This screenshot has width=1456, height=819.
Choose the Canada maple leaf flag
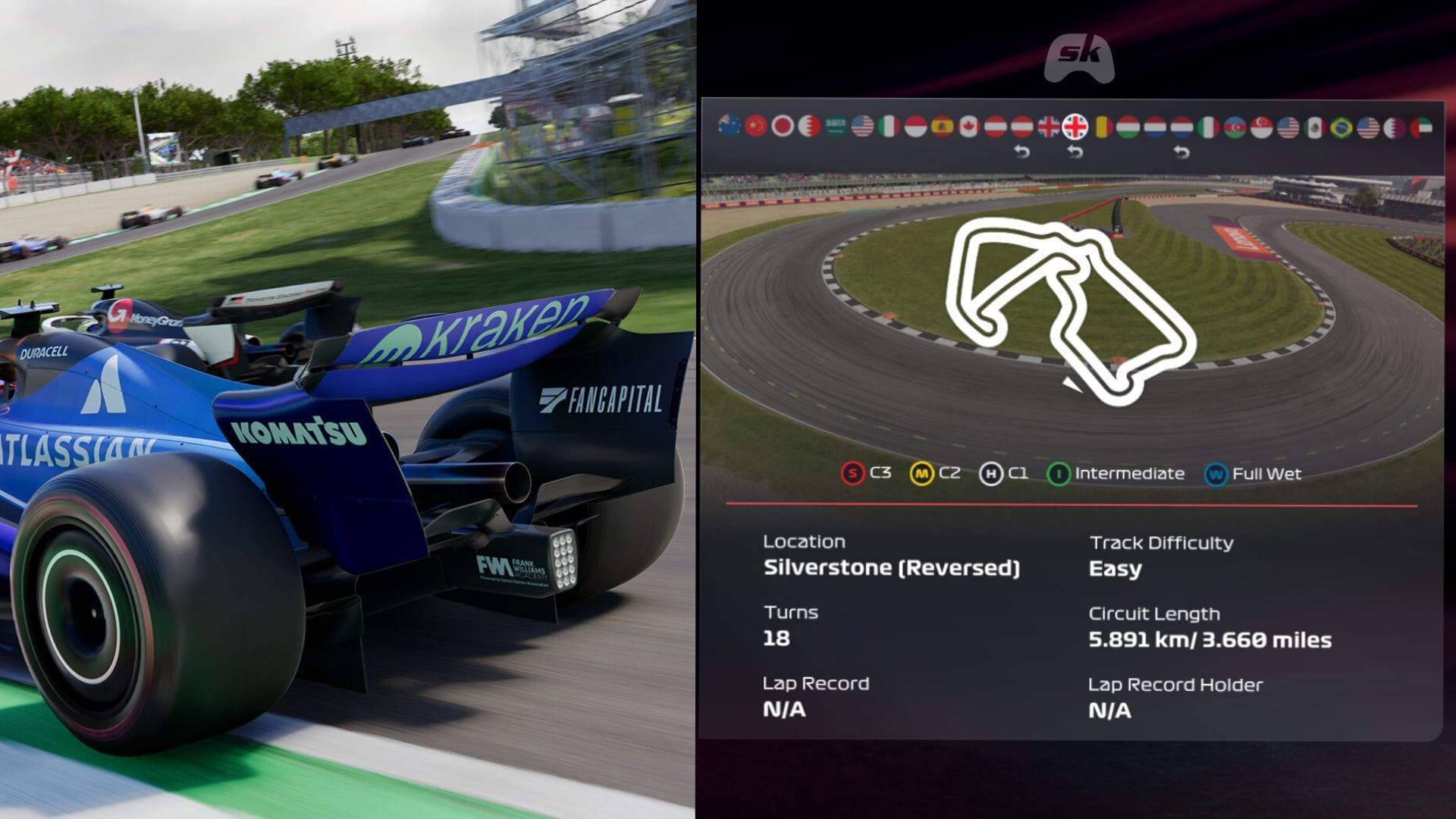point(968,126)
